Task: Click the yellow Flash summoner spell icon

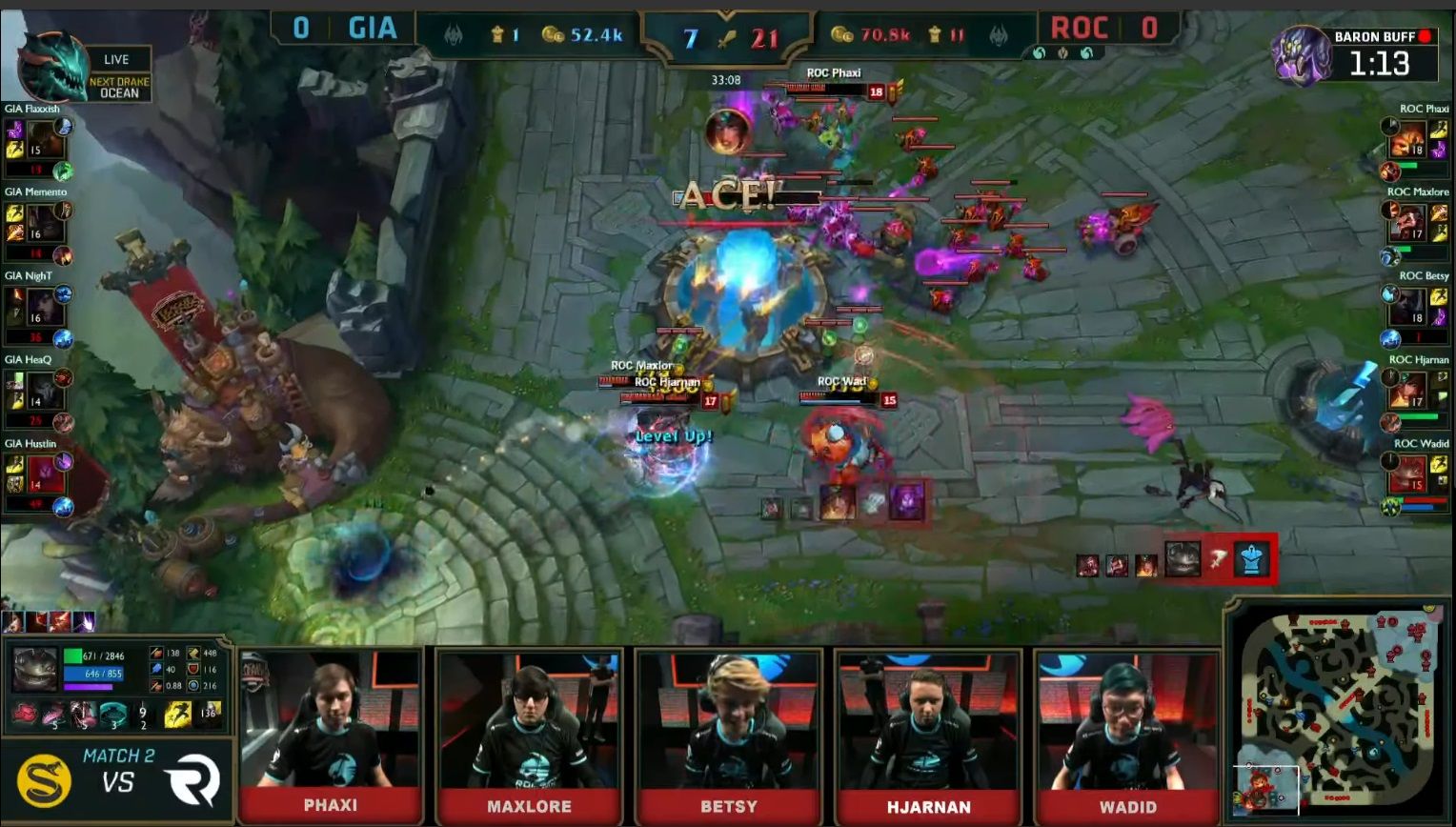Action: (x=177, y=715)
